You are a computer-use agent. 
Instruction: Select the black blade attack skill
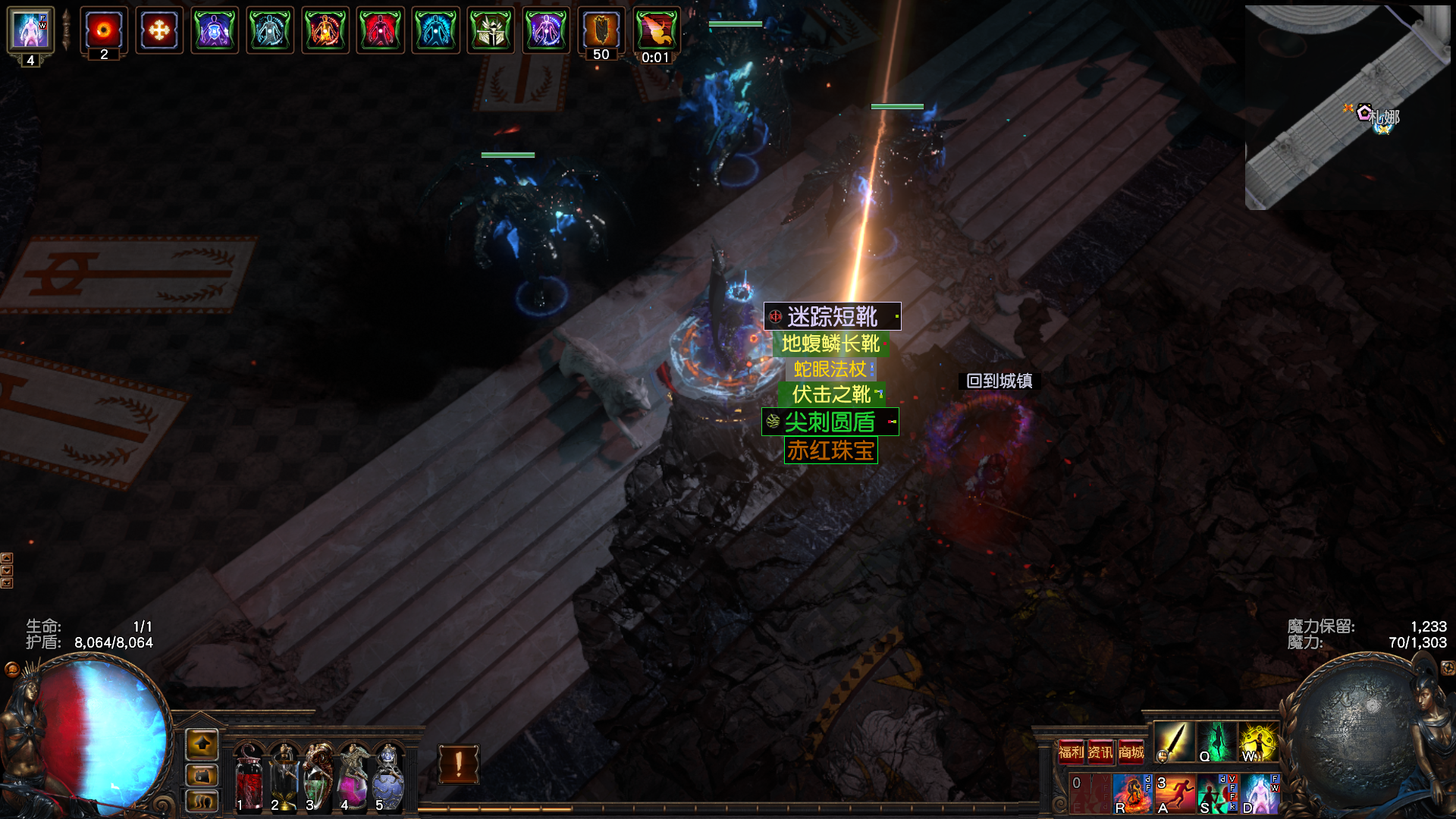[x=1173, y=741]
